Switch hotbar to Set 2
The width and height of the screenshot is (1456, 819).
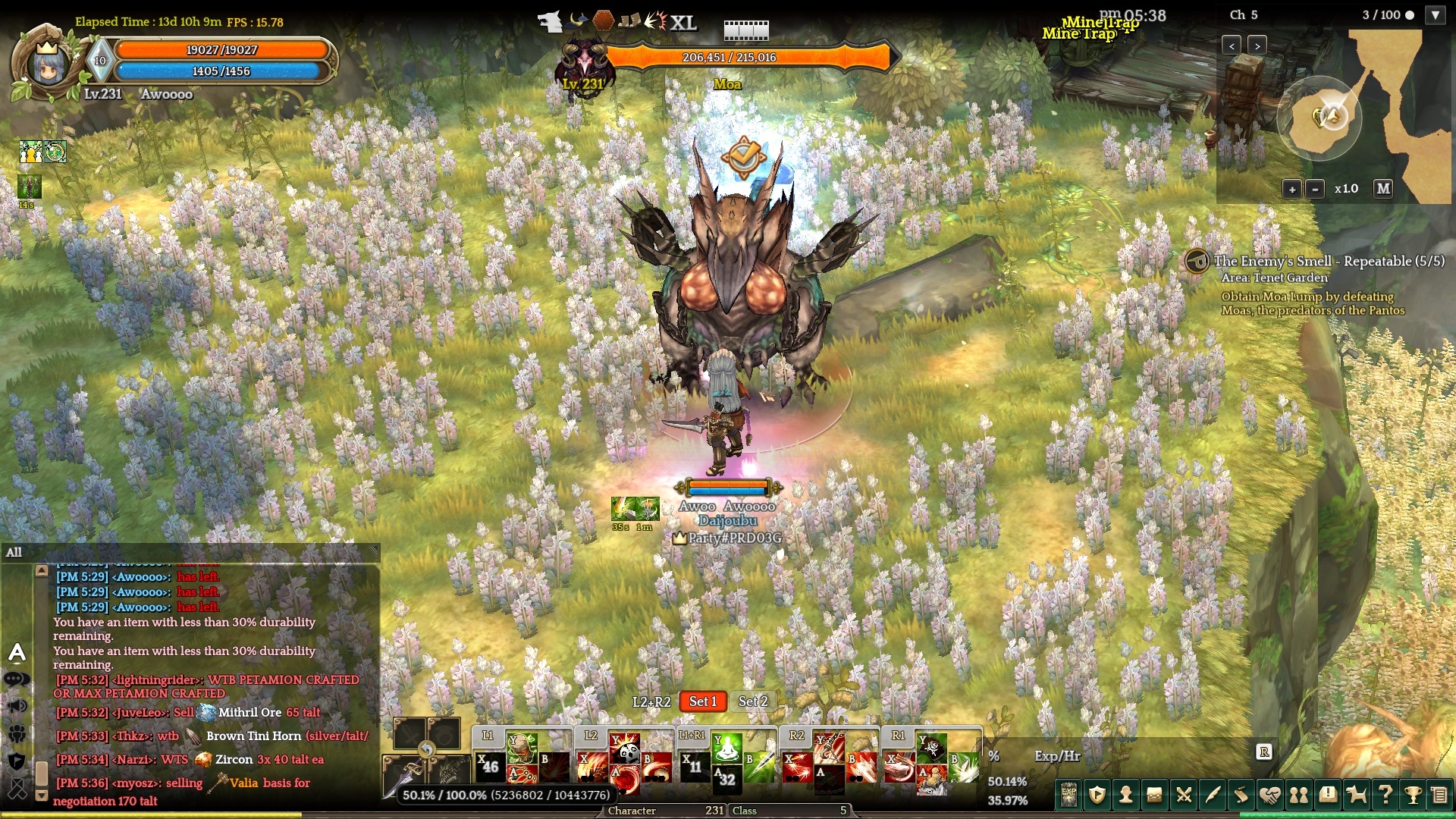pyautogui.click(x=753, y=701)
